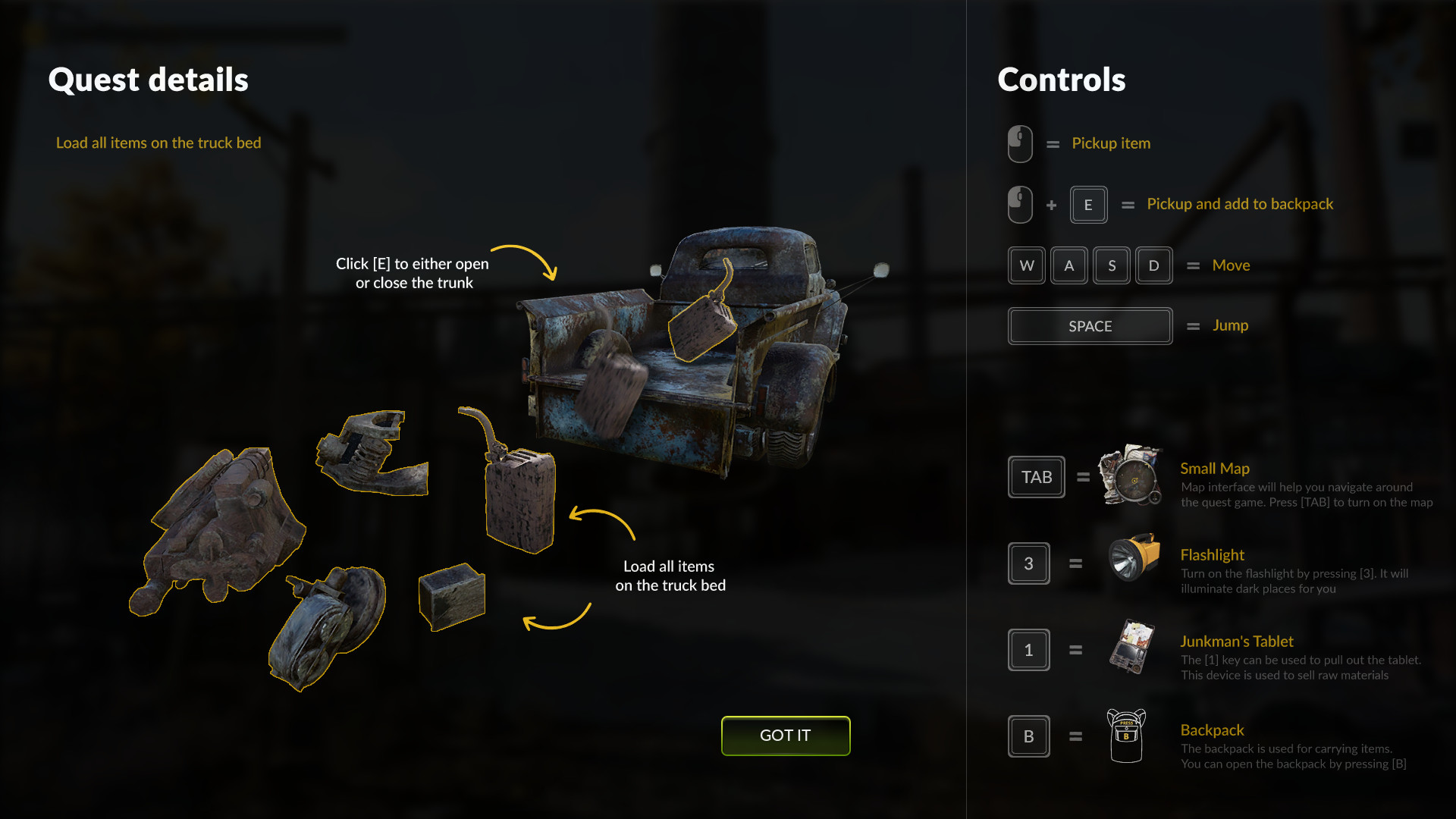
Task: Click the W key in the Move row
Action: pos(1026,265)
